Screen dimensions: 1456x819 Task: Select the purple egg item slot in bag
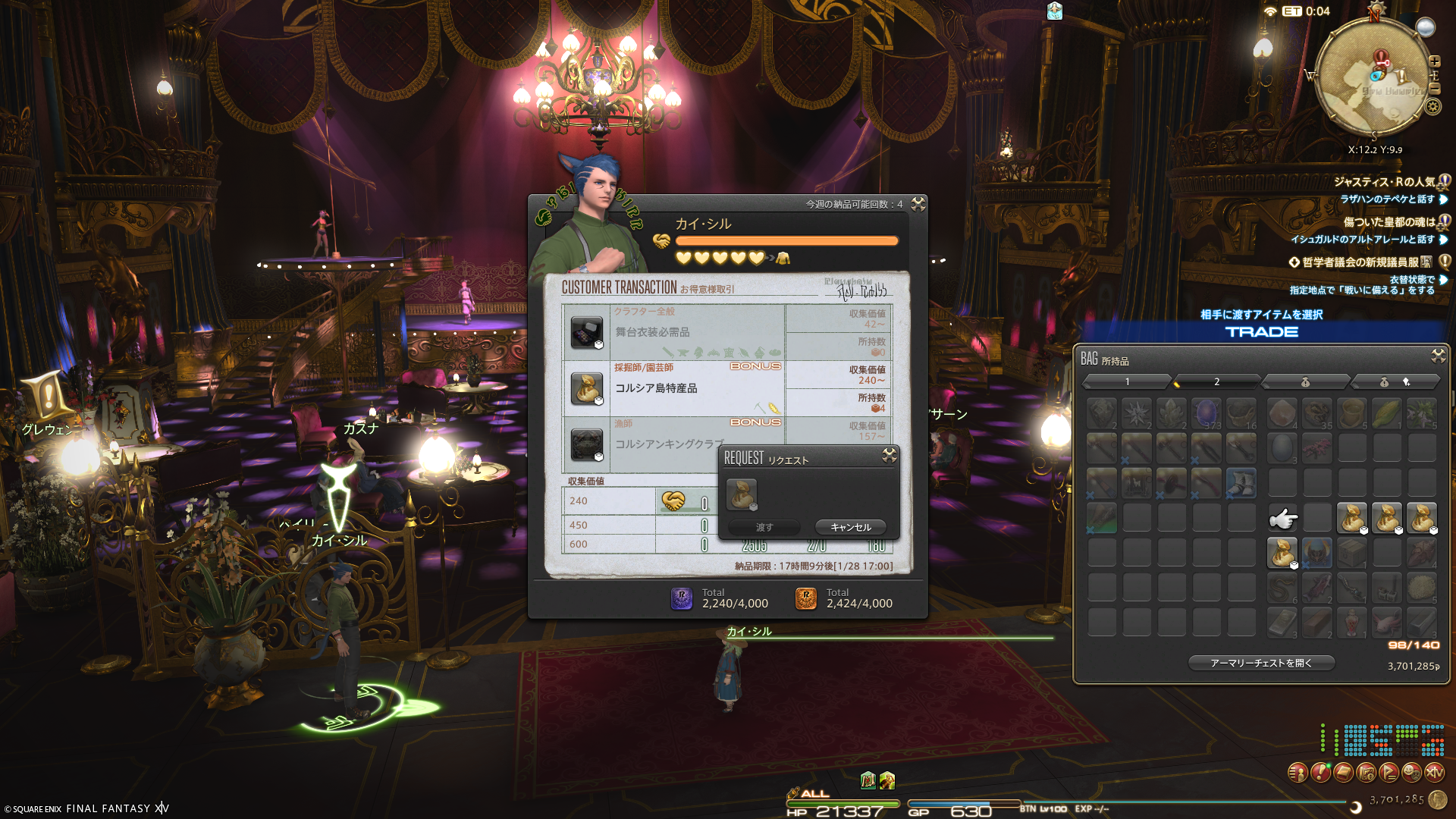coord(1206,413)
